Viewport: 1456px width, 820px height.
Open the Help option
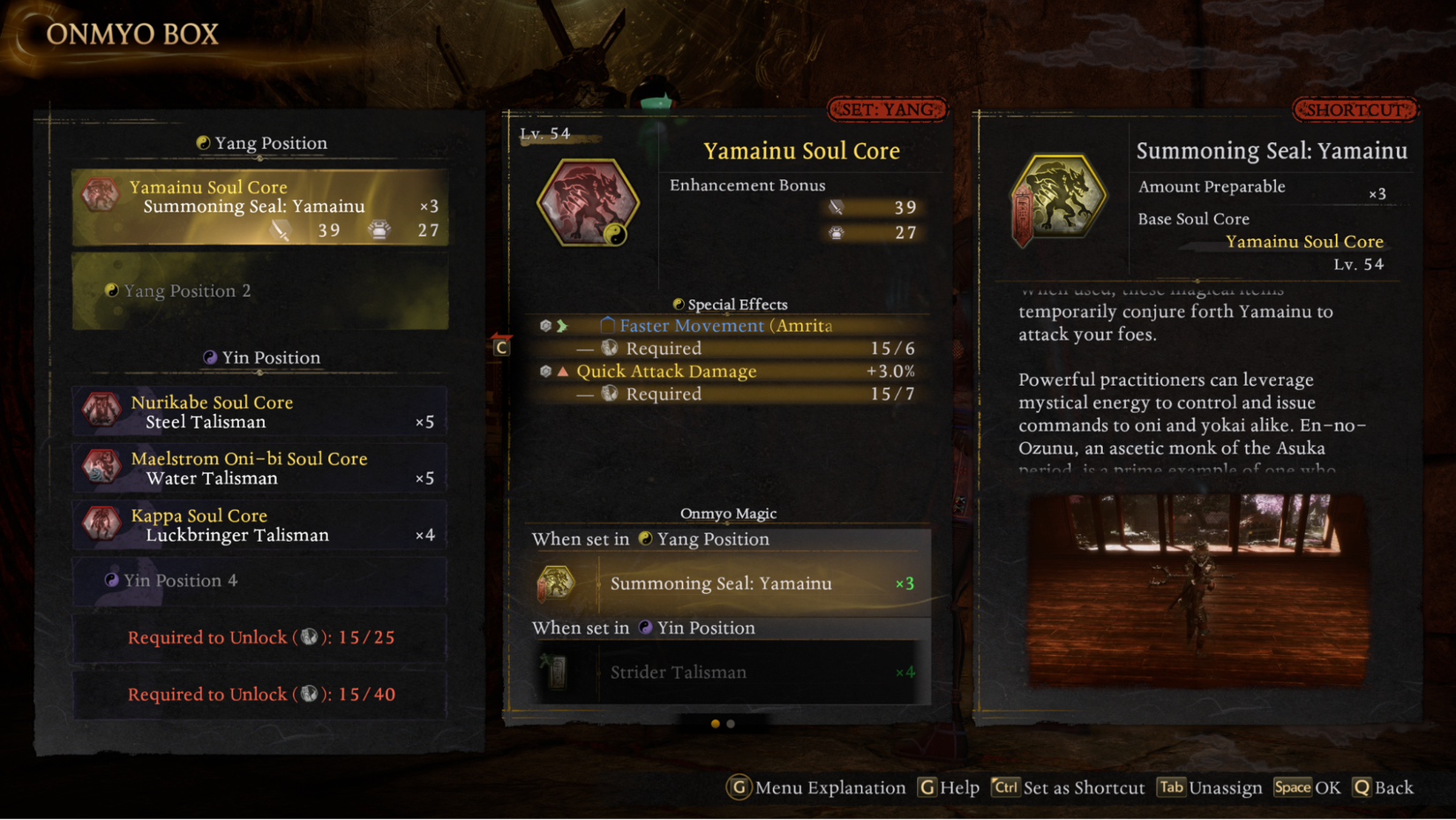click(x=949, y=787)
